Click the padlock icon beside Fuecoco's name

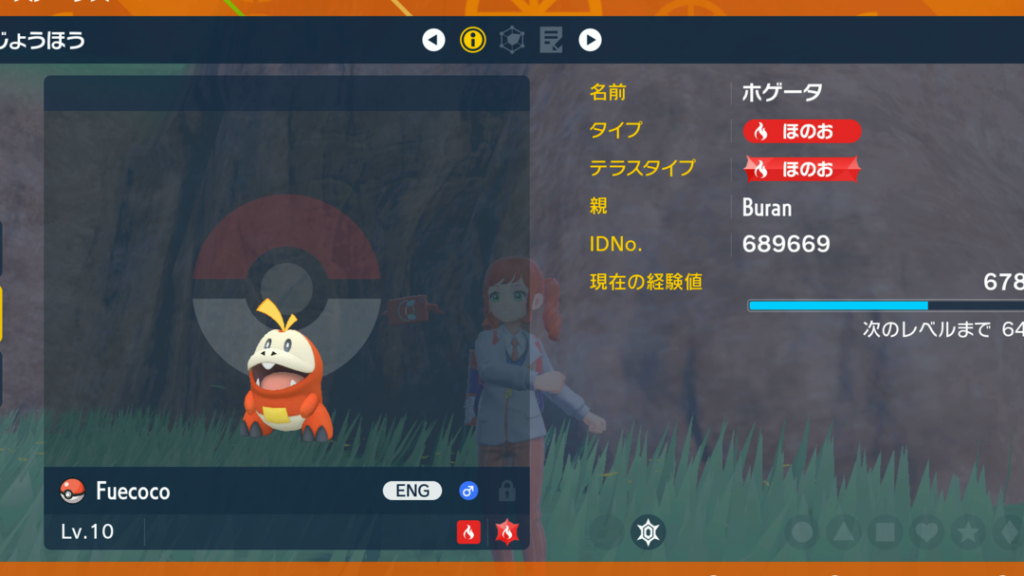coord(507,491)
